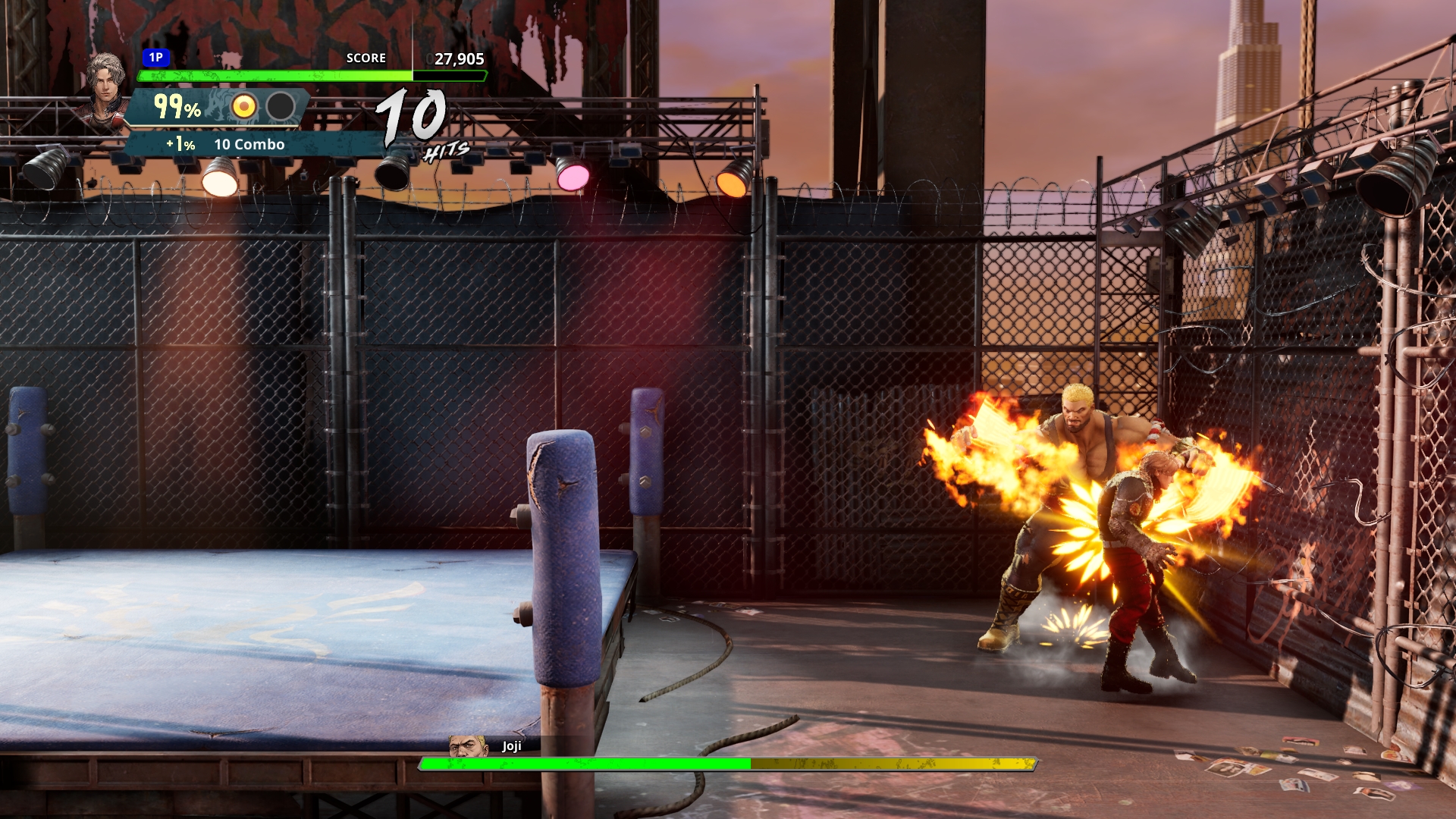Viewport: 1456px width, 819px height.
Task: Click the player character portrait
Action: [107, 89]
